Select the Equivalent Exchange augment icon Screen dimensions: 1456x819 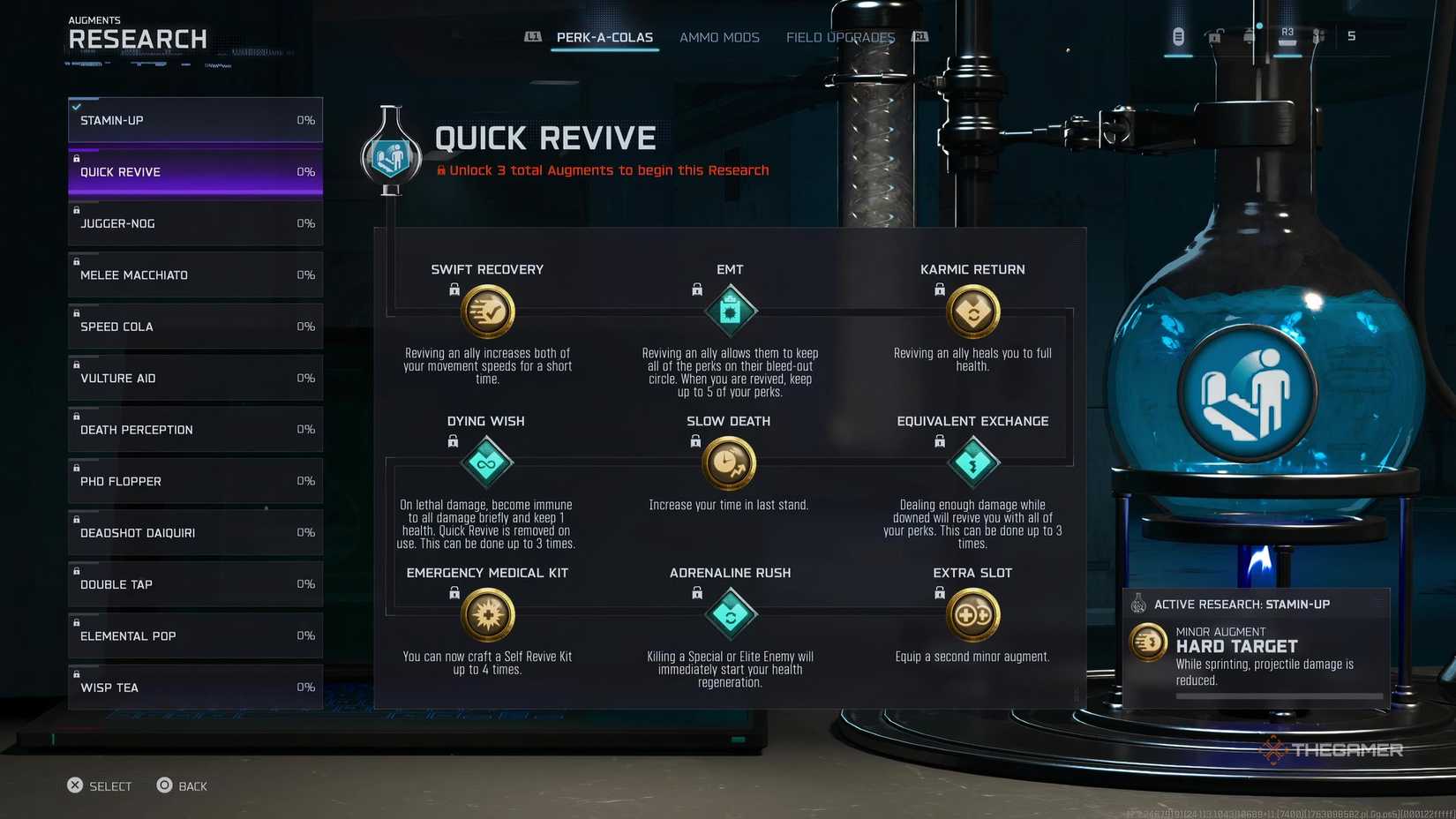tap(972, 462)
